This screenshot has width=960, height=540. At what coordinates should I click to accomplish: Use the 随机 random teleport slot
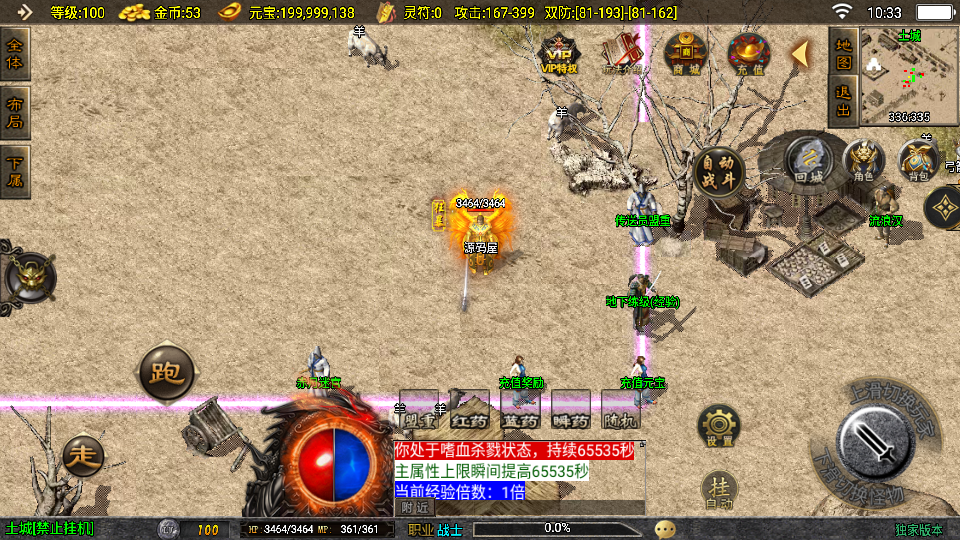(621, 408)
